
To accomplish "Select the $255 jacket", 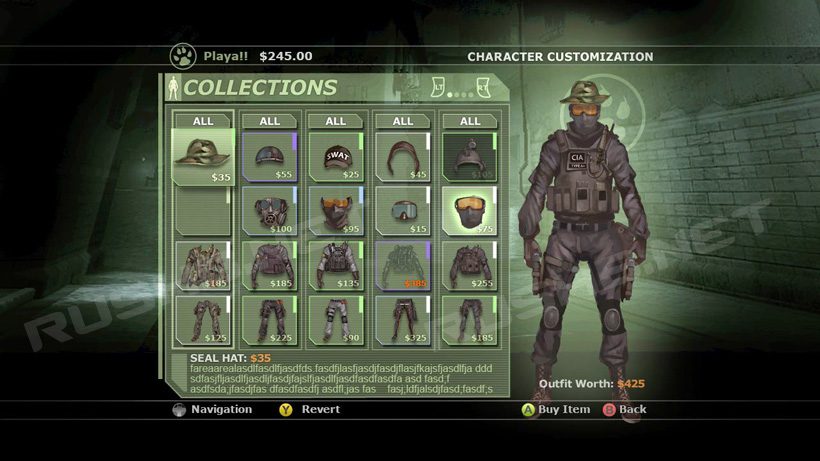I will pyautogui.click(x=469, y=265).
